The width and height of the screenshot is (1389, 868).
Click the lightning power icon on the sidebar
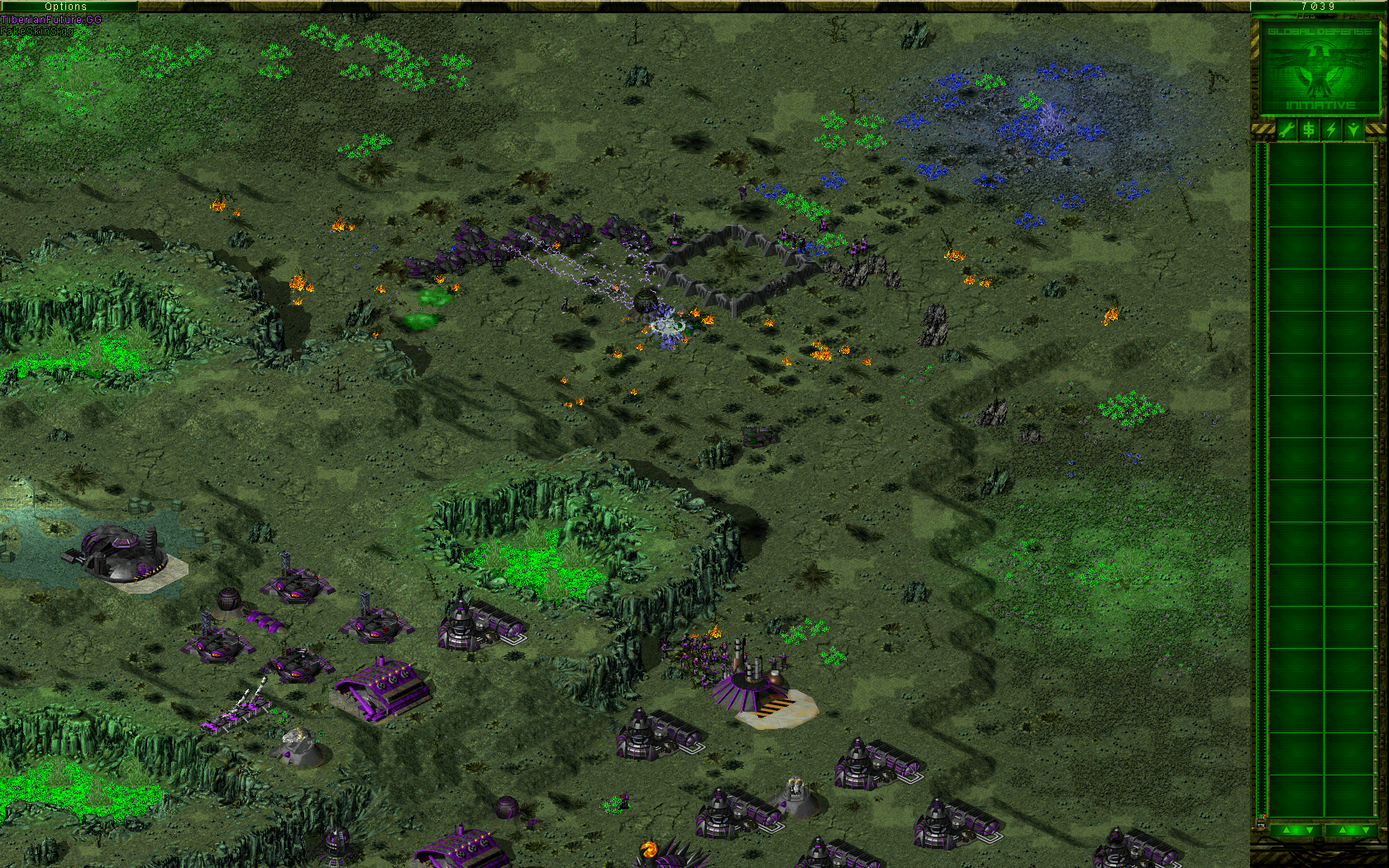tap(1331, 130)
